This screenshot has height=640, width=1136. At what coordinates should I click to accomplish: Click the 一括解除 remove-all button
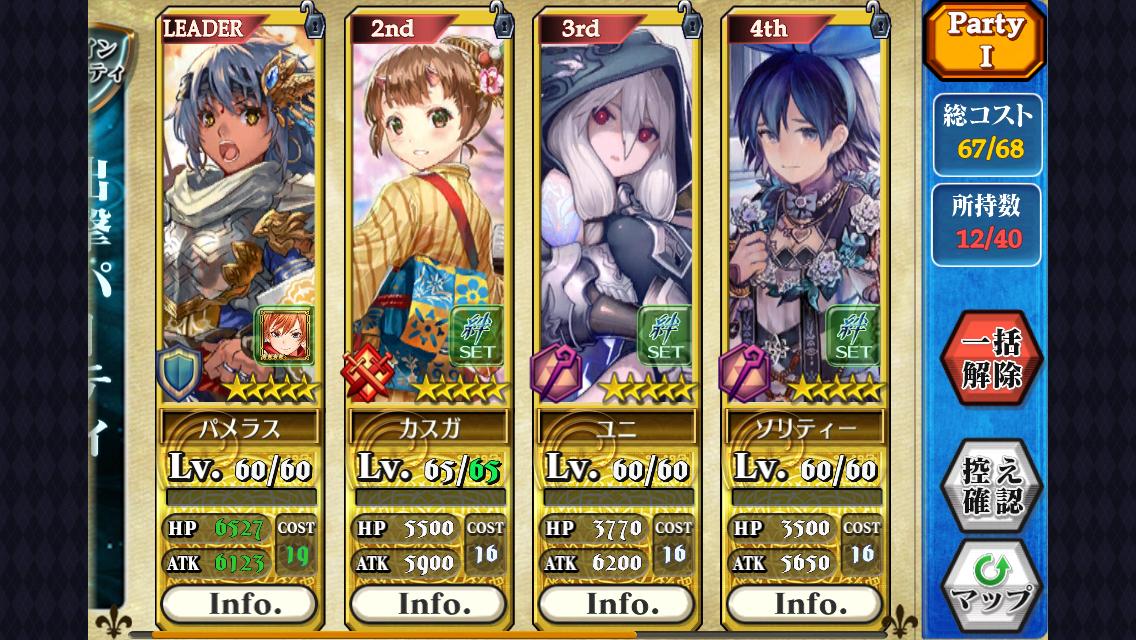(990, 359)
